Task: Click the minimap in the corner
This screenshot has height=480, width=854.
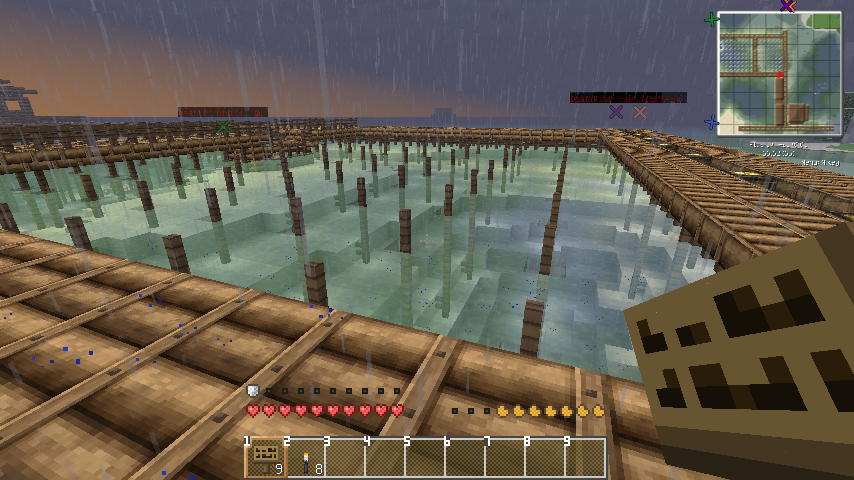Action: pyautogui.click(x=778, y=73)
